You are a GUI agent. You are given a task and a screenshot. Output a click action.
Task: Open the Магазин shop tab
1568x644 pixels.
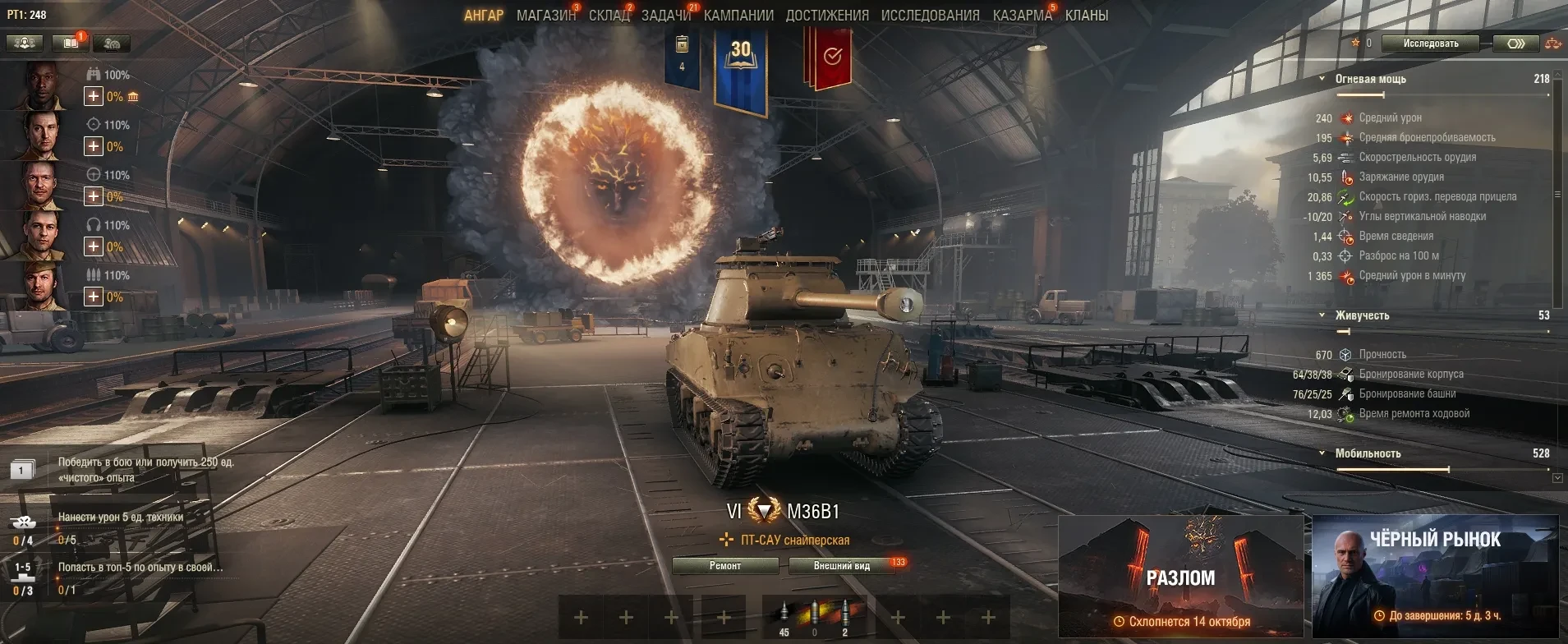[x=545, y=16]
